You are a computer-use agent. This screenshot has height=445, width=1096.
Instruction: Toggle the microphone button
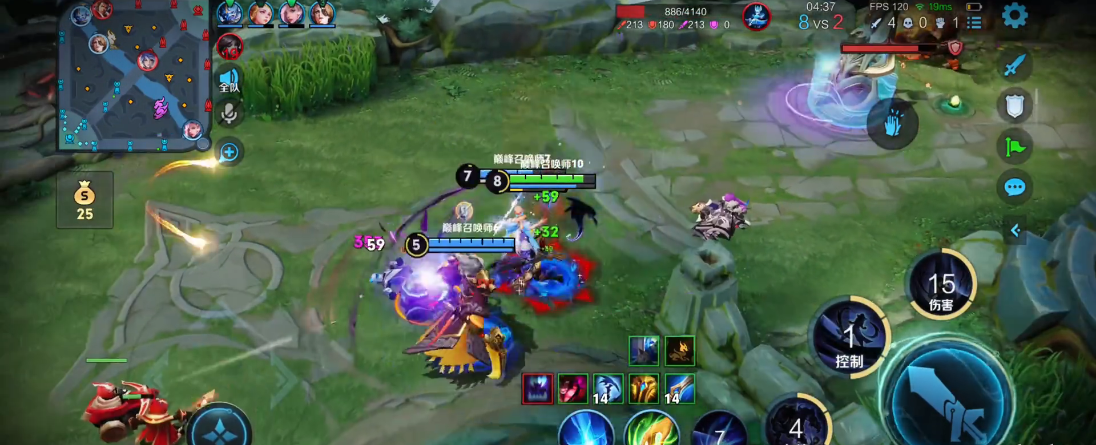click(229, 113)
